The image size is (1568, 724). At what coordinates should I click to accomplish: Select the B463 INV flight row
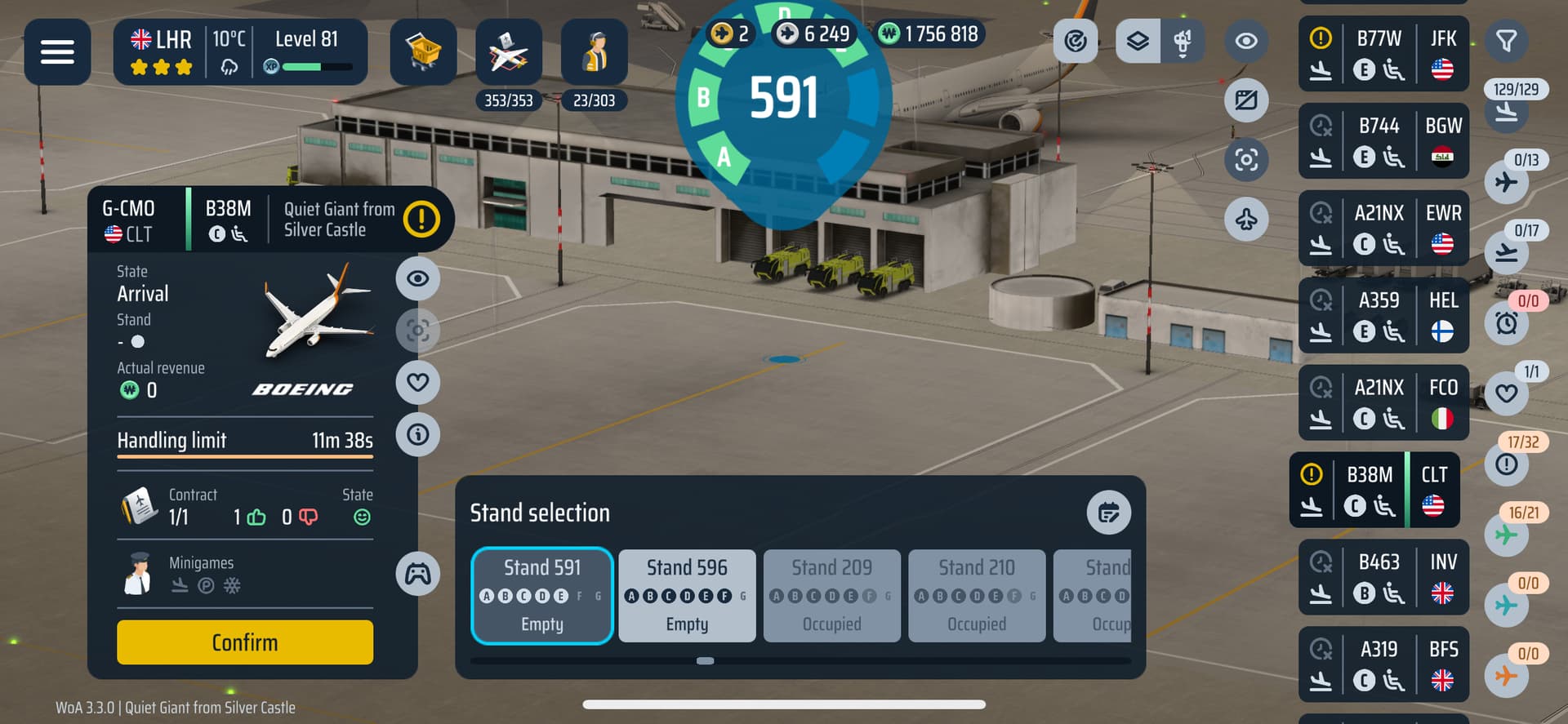click(x=1383, y=577)
